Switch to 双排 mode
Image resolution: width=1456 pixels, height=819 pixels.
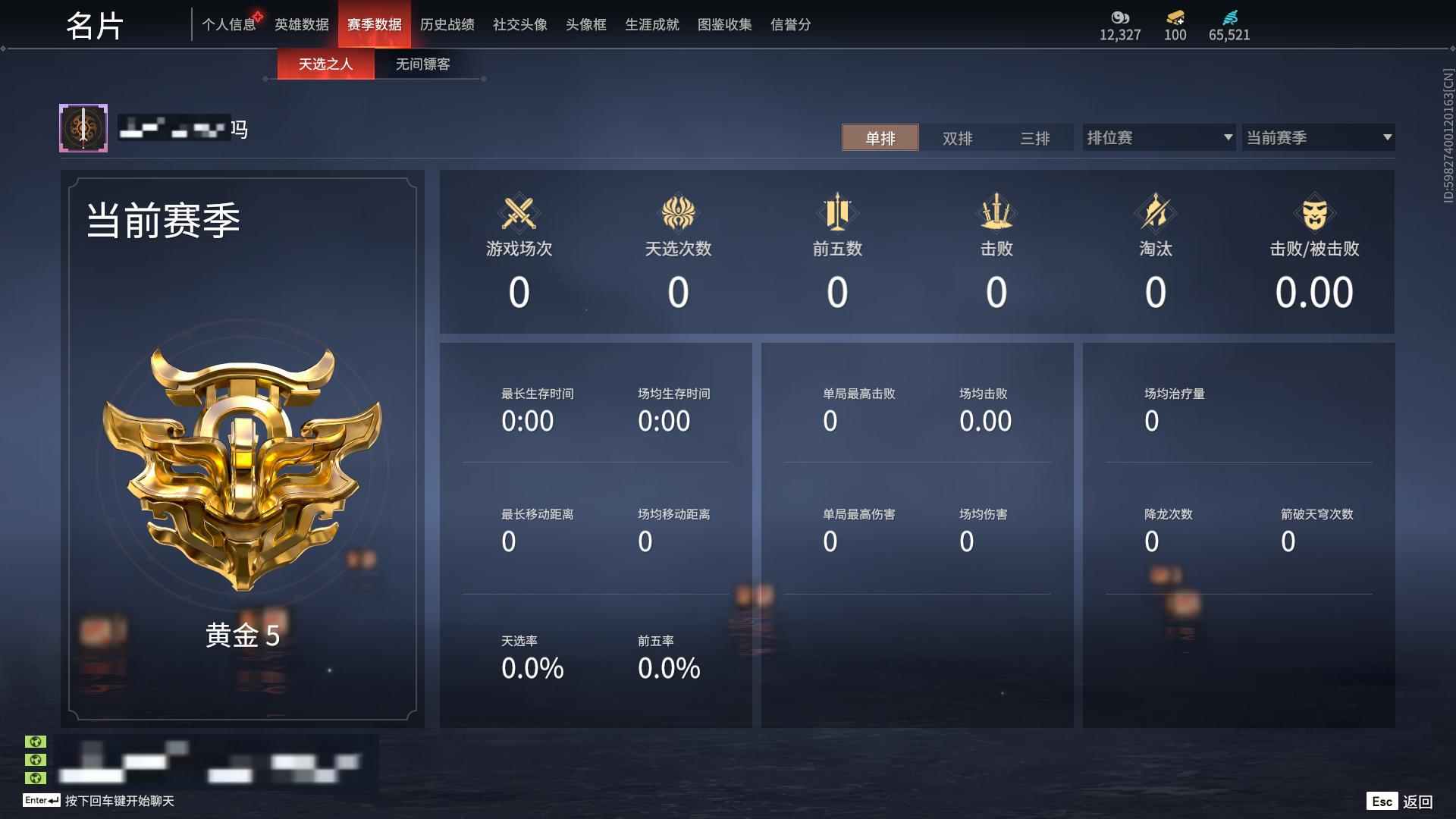(959, 138)
